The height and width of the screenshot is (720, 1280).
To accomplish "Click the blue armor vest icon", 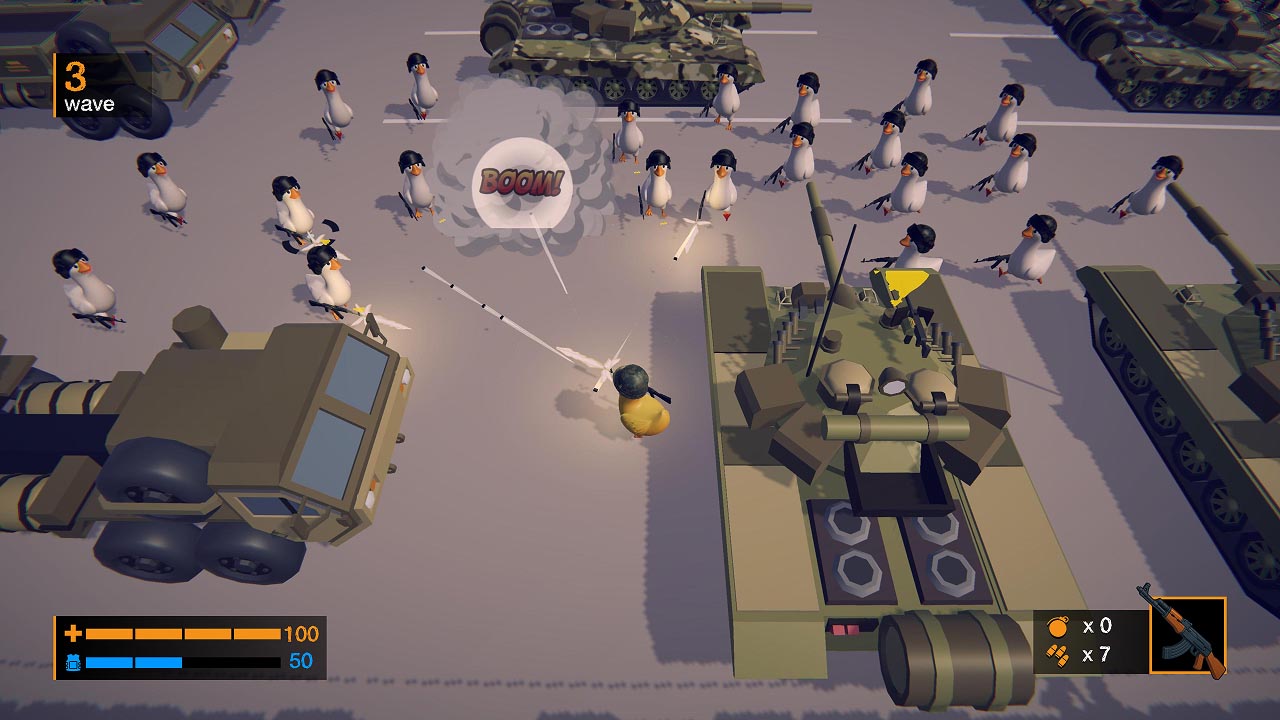I will 74,661.
